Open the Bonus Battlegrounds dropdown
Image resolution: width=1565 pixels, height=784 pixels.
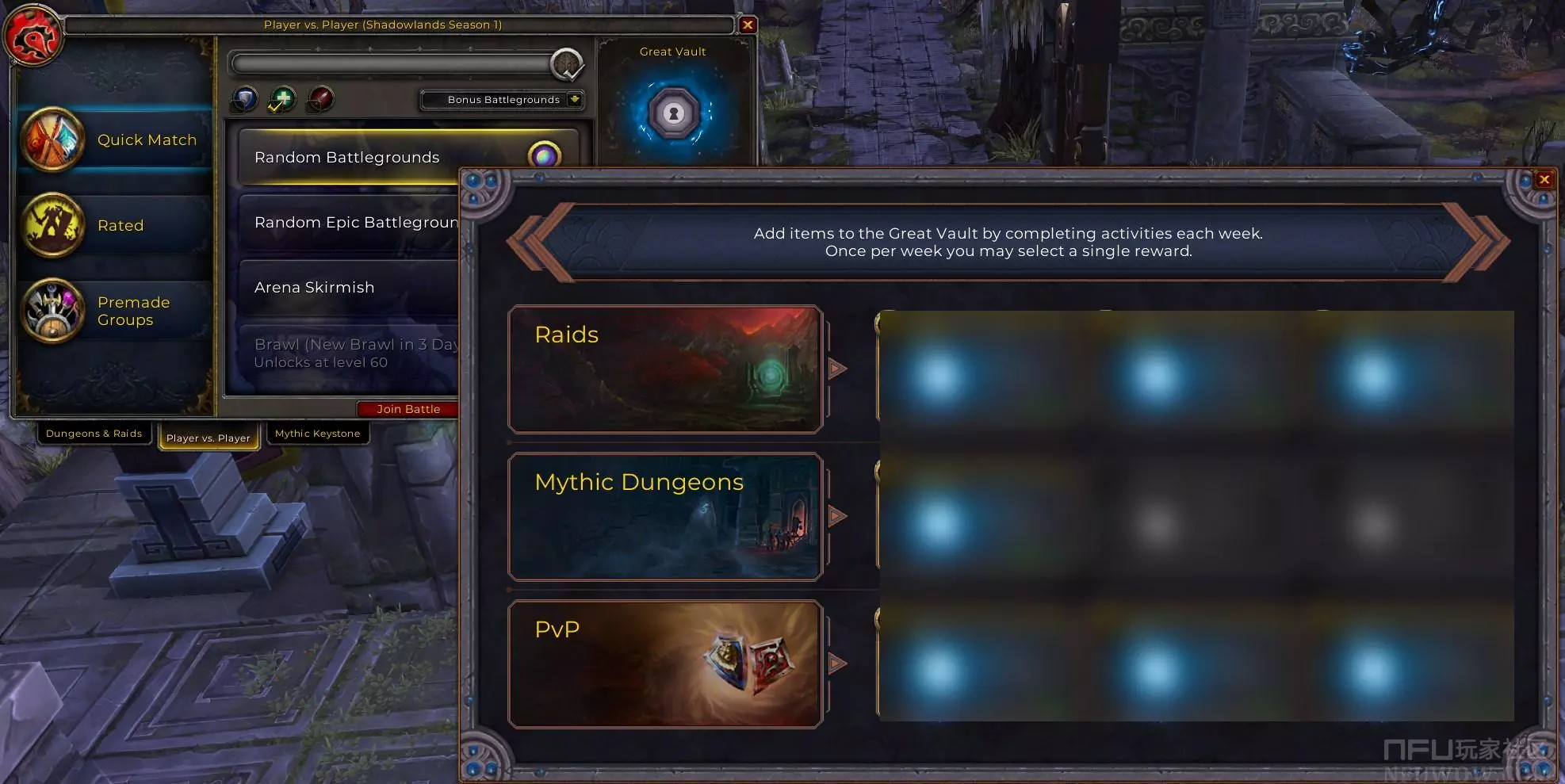point(575,99)
